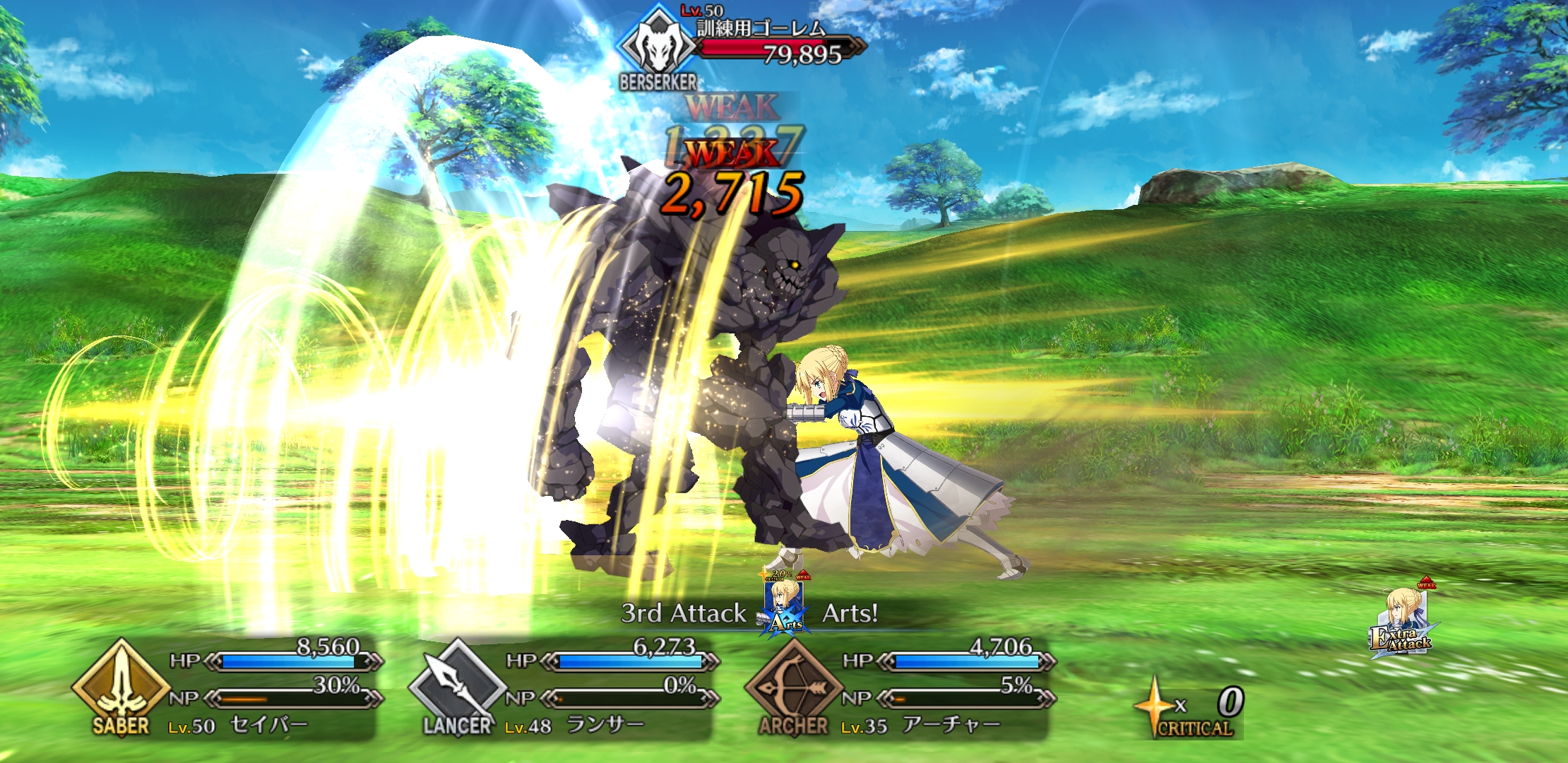Screen dimensions: 1568x763
Task: Choose the Extra Attack card
Action: pos(1403,623)
